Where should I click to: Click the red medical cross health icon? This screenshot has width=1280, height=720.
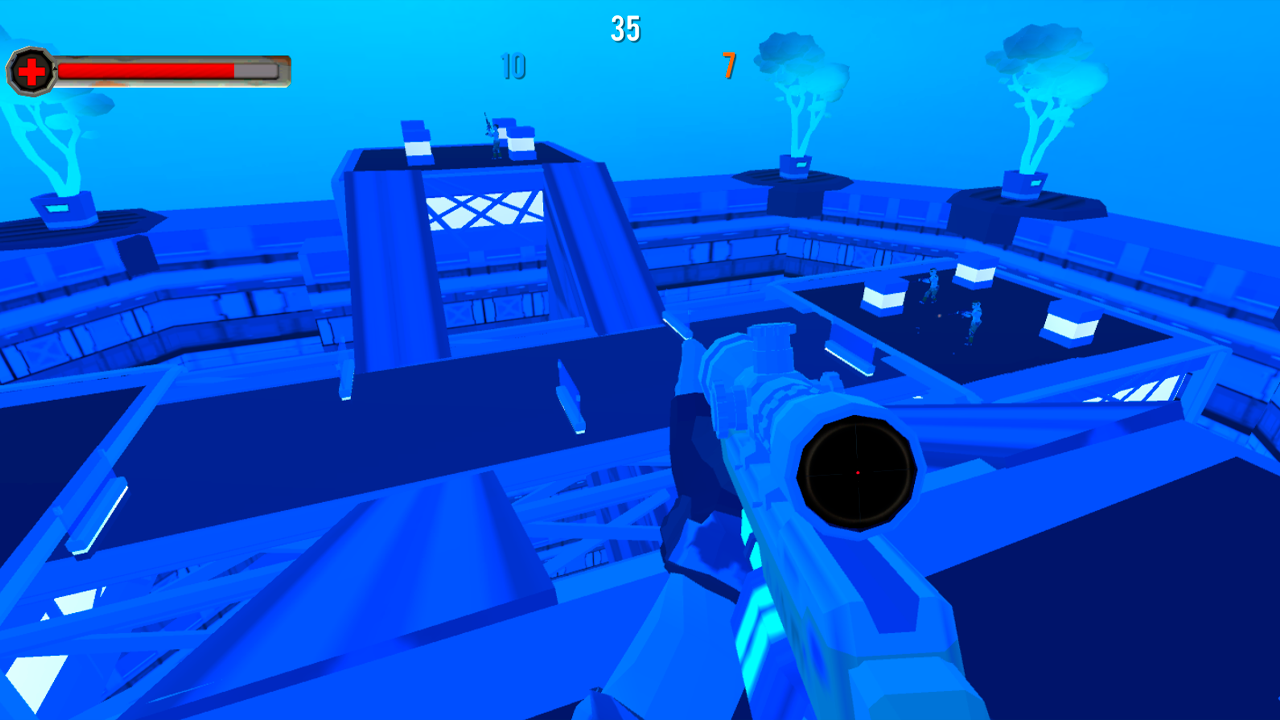pos(30,71)
